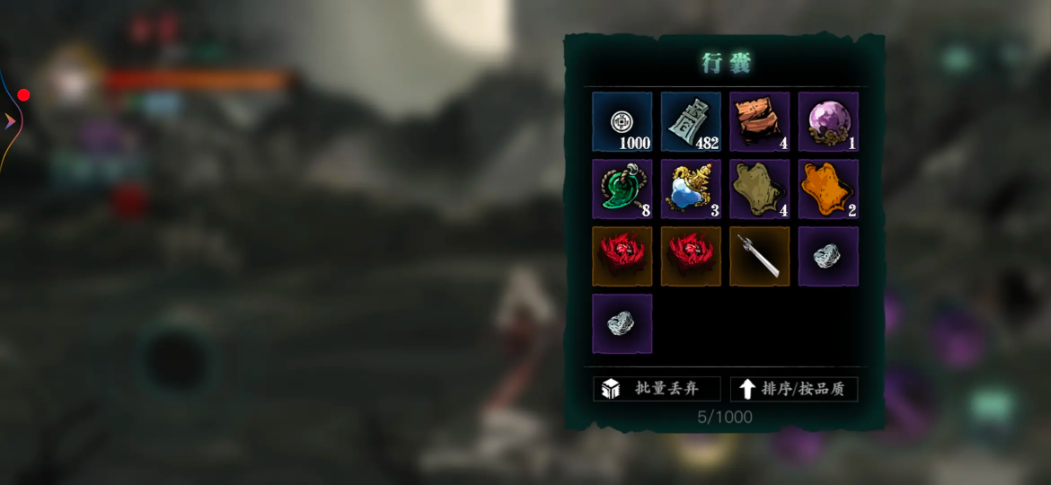Choose the olive green hide item
Image resolution: width=1051 pixels, height=485 pixels.
click(759, 189)
